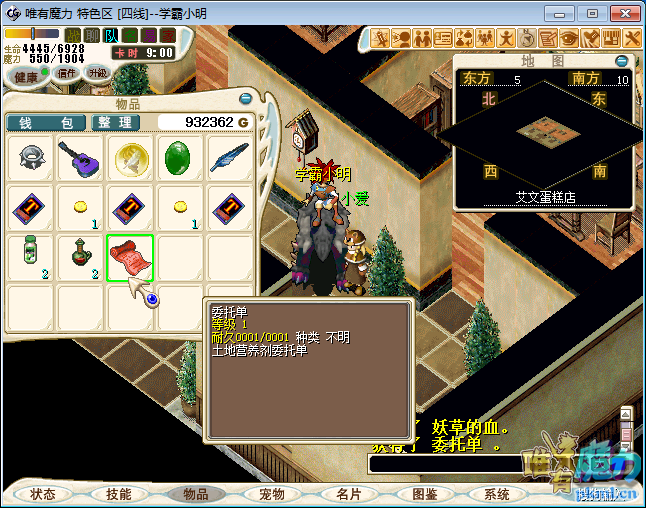Select the red 委托单 scroll item
Viewport: 646px width, 508px height.
tap(130, 258)
